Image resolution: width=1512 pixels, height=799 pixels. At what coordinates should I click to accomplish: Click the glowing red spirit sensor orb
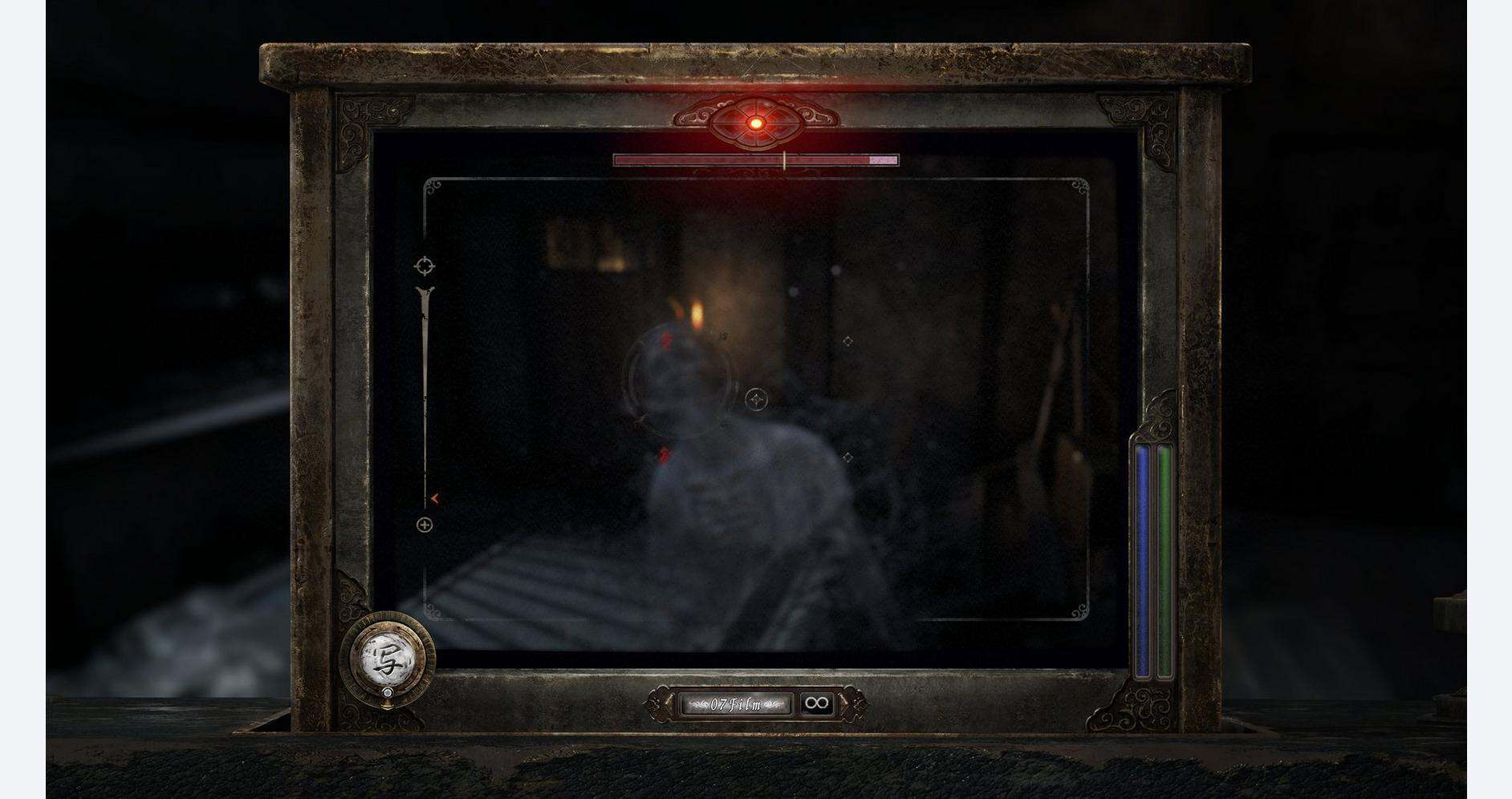755,123
